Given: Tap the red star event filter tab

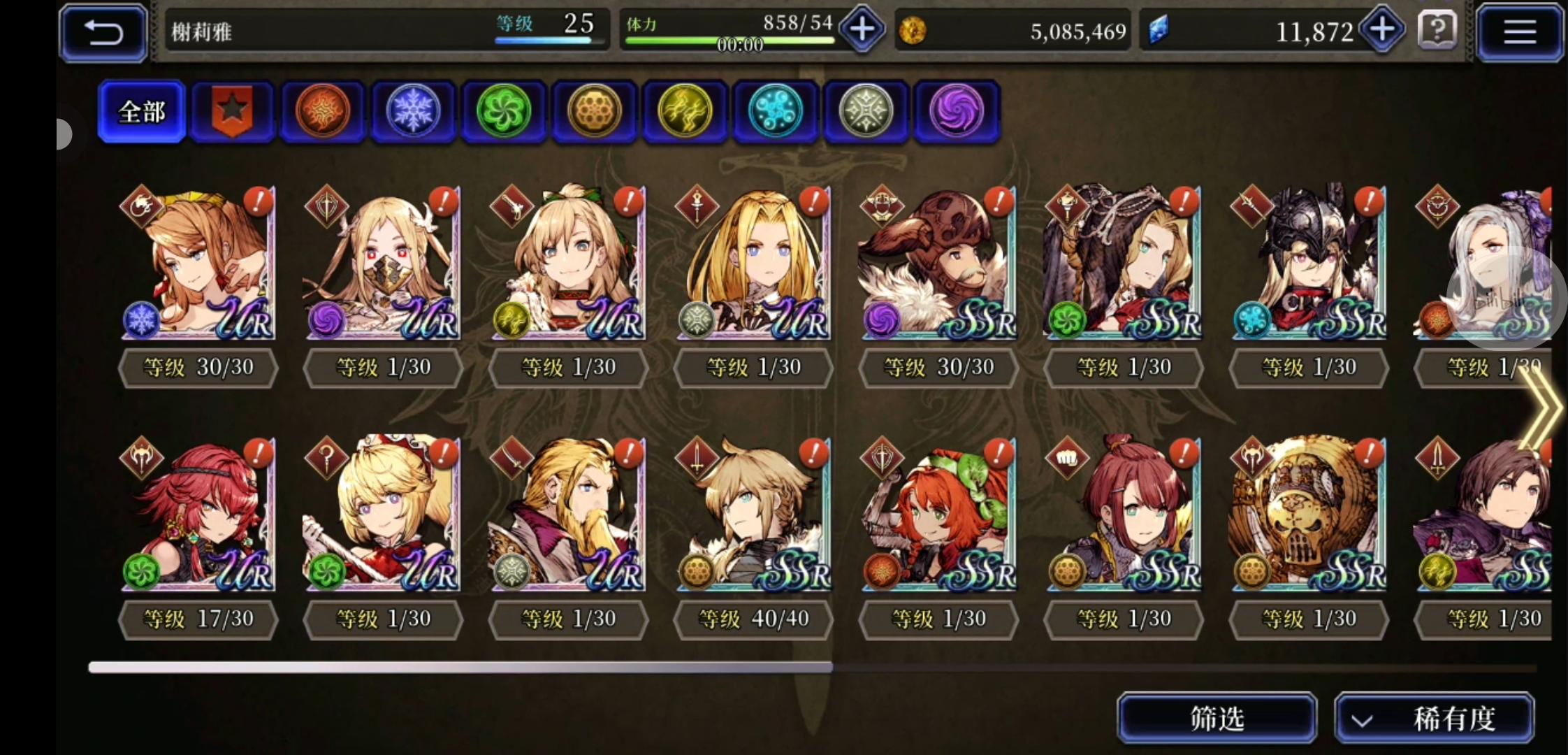Looking at the screenshot, I should pyautogui.click(x=232, y=112).
